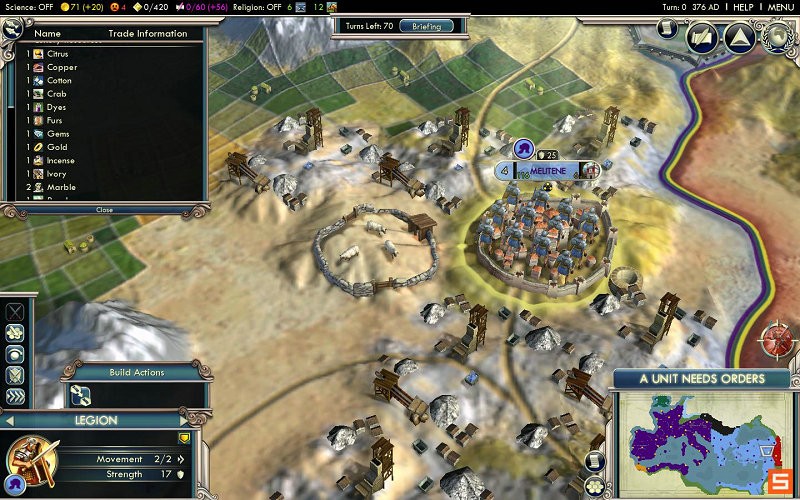The image size is (800, 500).
Task: Click the A Unit Needs Orders button
Action: tap(702, 379)
